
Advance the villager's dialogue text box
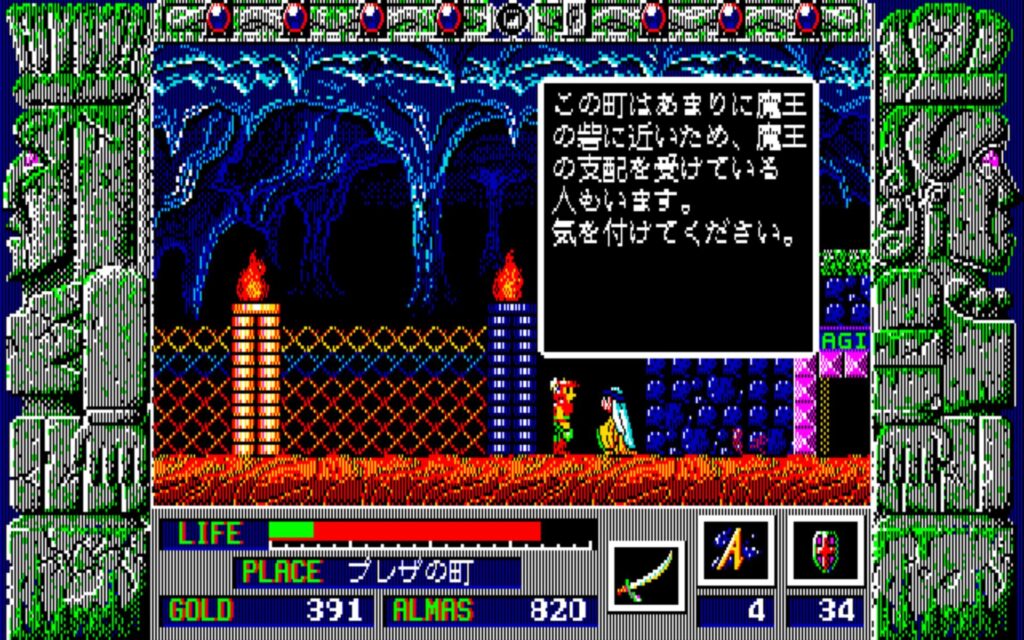(x=679, y=217)
